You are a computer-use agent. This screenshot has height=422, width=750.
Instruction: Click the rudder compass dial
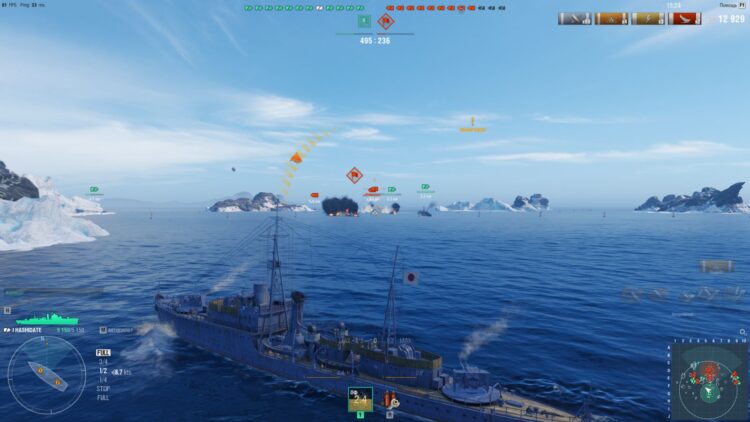[47, 375]
